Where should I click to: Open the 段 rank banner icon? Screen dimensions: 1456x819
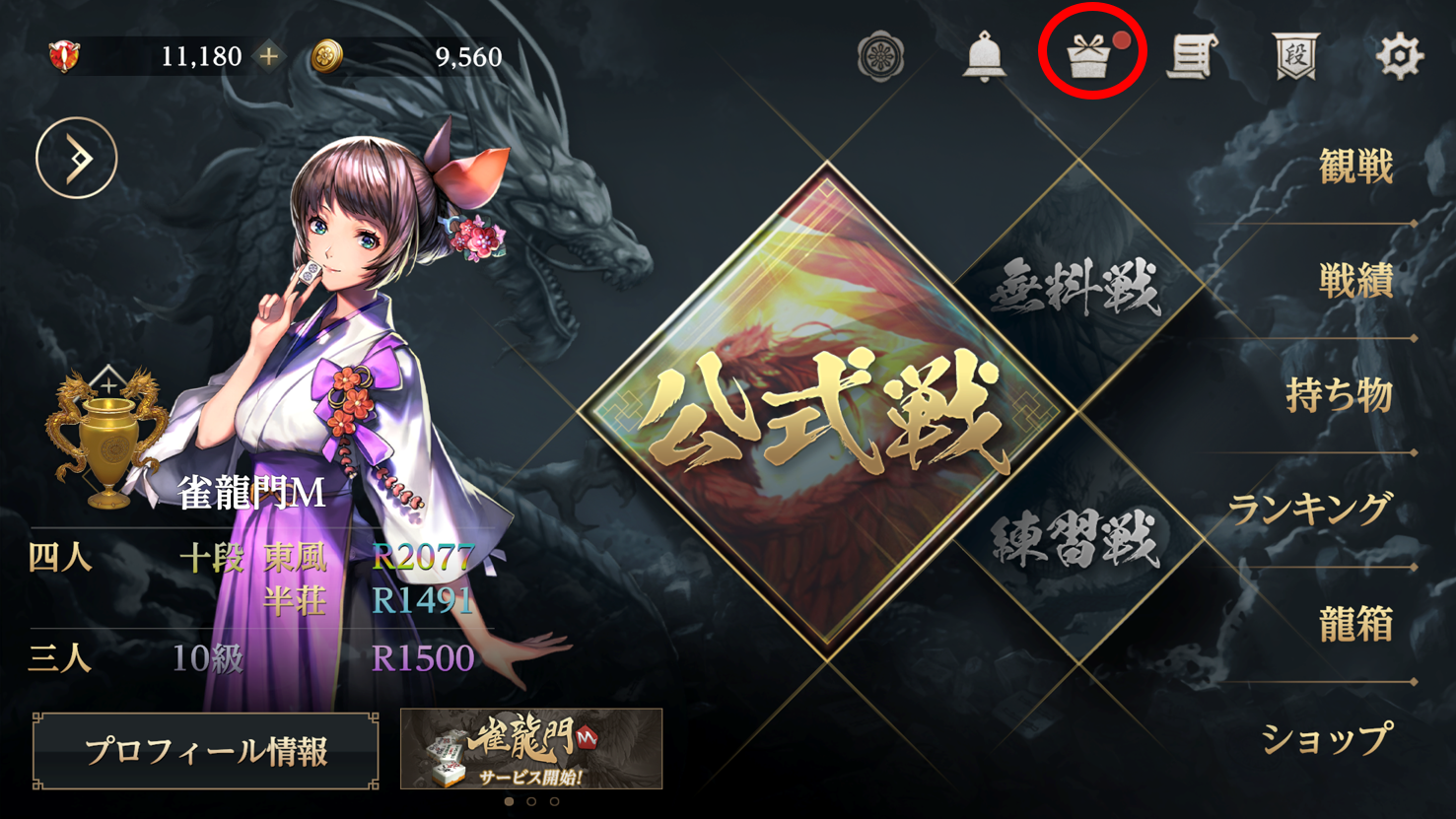tap(1295, 56)
